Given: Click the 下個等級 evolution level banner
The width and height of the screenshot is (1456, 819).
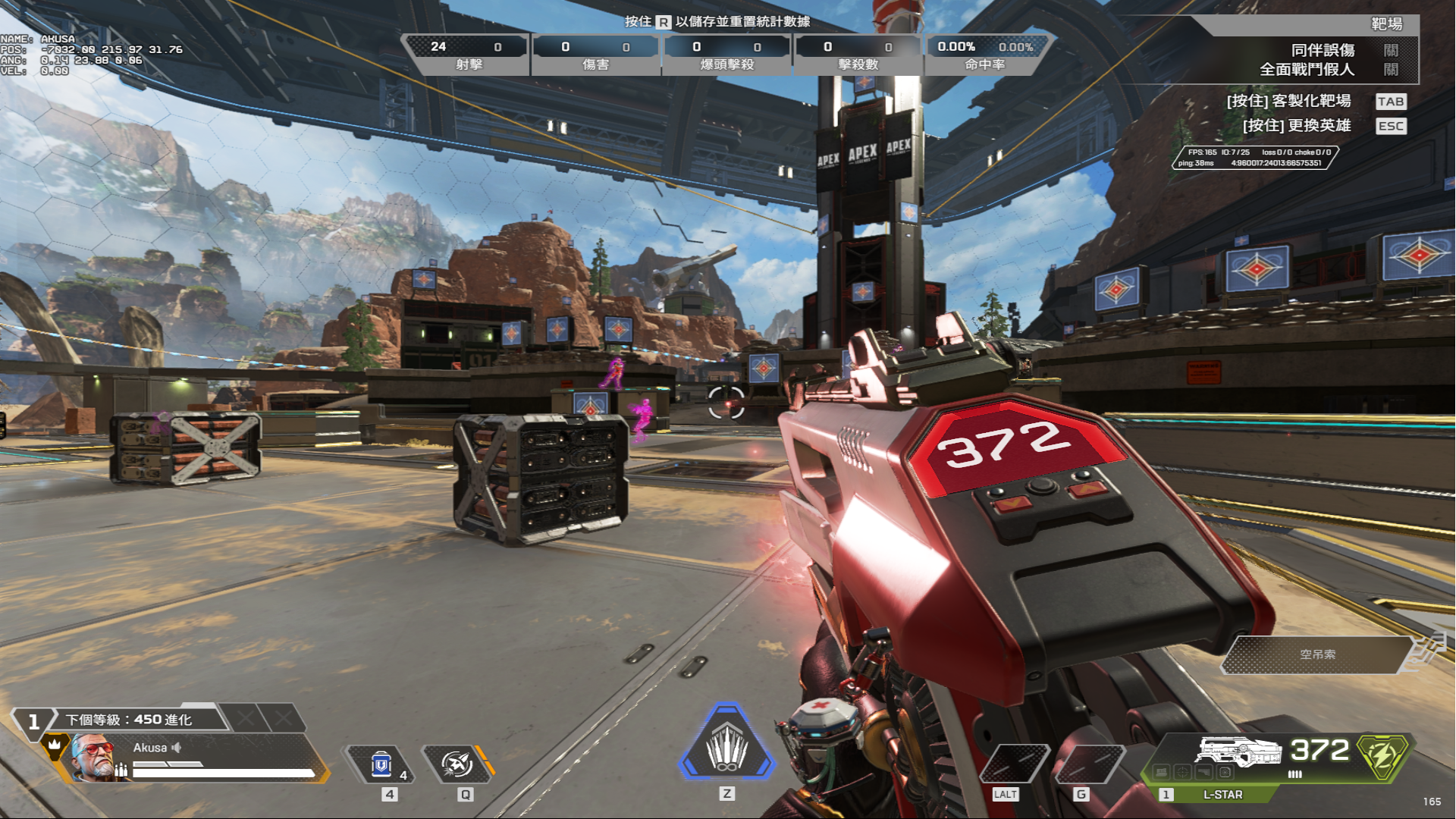Looking at the screenshot, I should pos(129,719).
